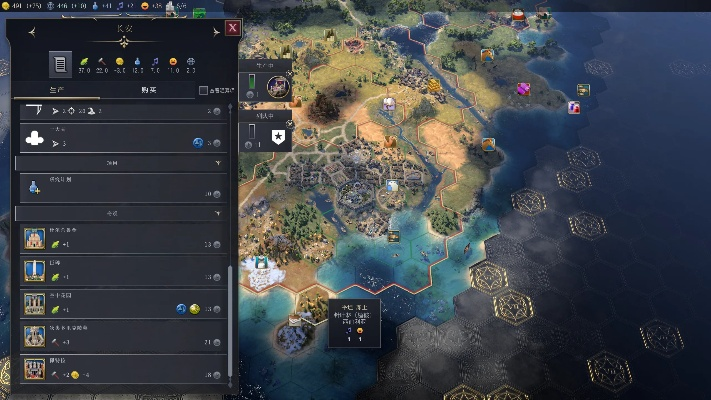The width and height of the screenshot is (711, 400).
Task: Select the Production tab
Action: click(59, 91)
